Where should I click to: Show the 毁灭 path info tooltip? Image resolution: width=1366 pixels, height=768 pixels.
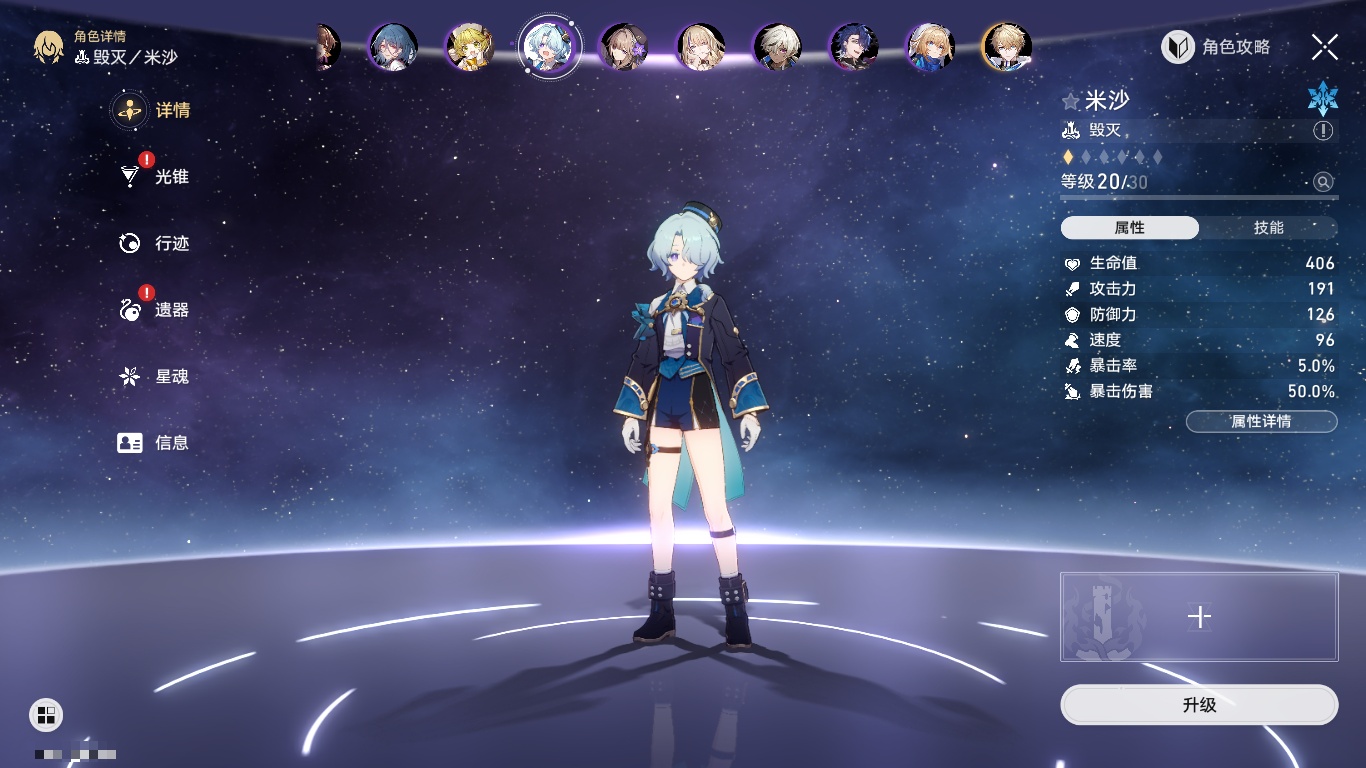1323,131
